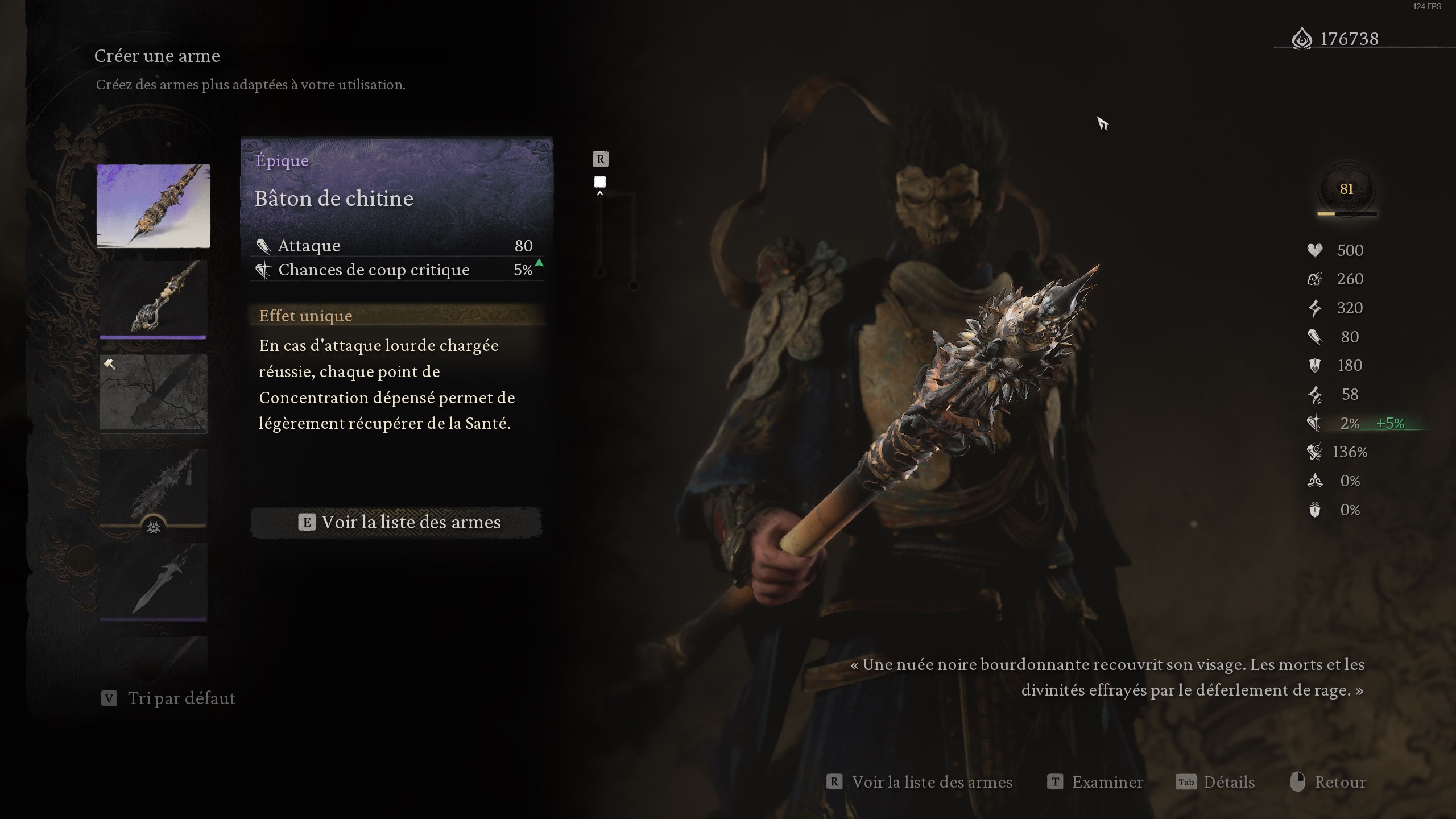Click the Attaque icon inside the Bâton de chitine card
Screen dimensions: 1456x819
pos(263,245)
